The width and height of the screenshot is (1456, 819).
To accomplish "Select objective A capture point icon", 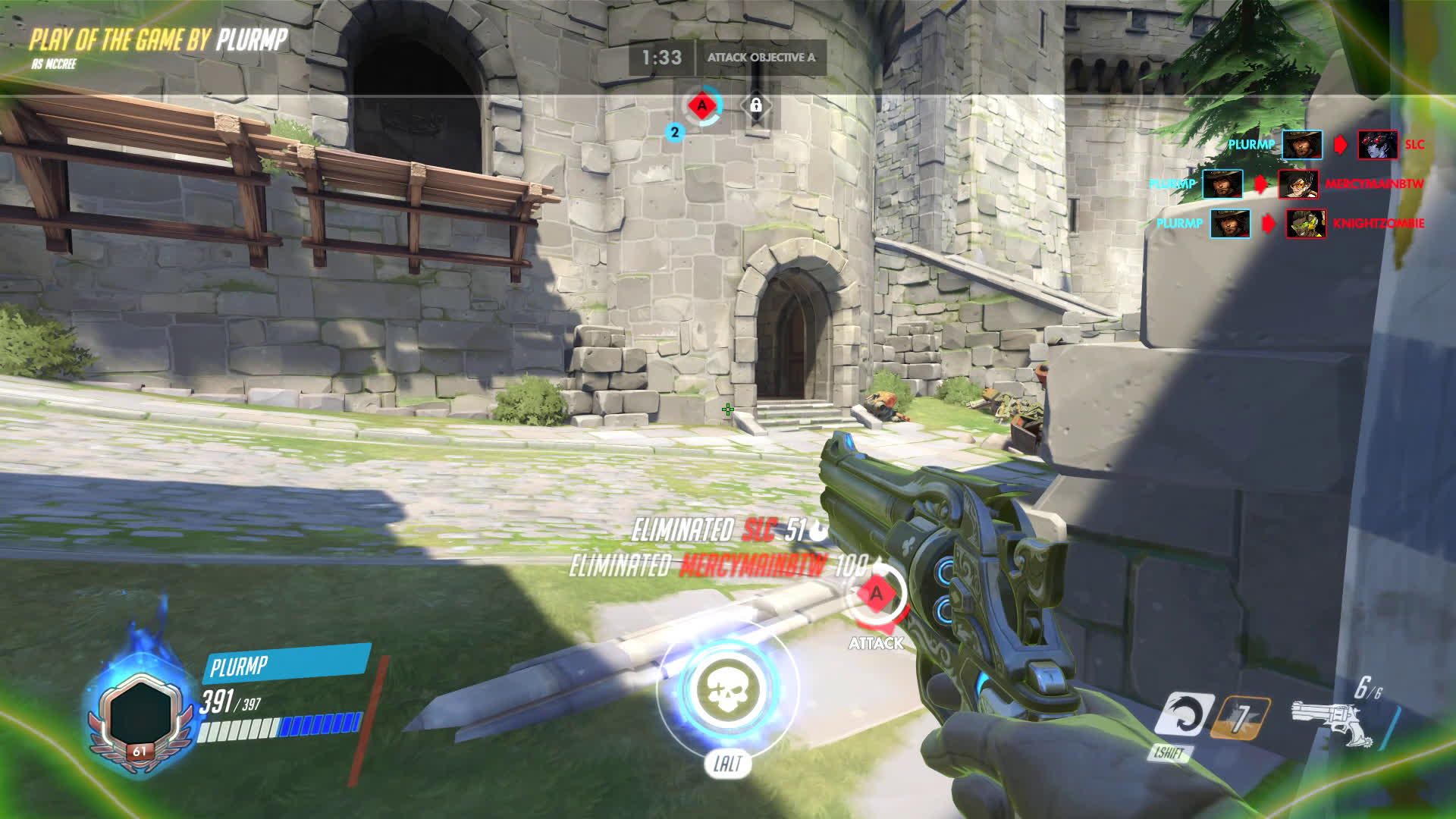I will 702,106.
